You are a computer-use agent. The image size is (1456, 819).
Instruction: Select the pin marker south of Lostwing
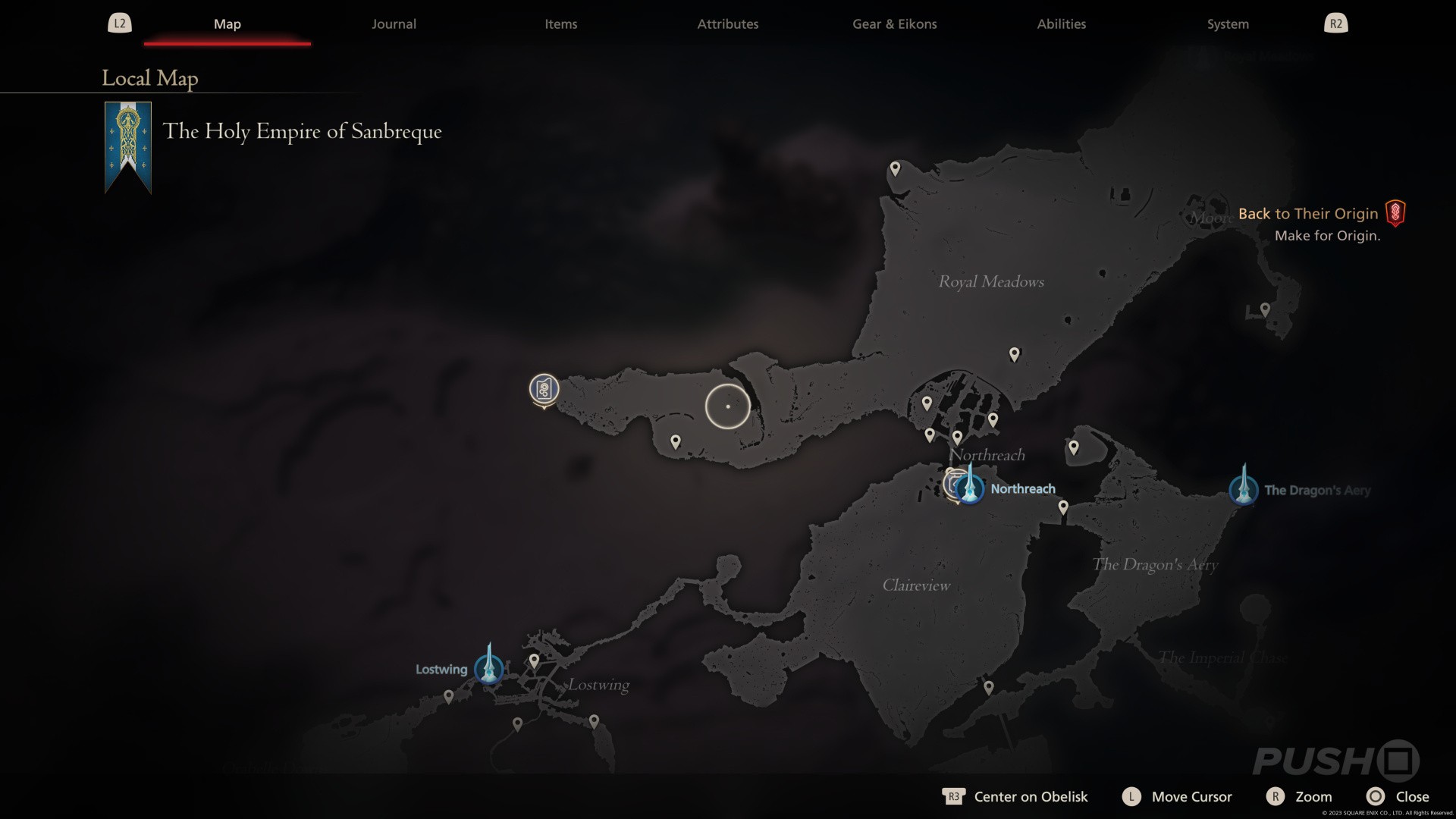point(516,722)
